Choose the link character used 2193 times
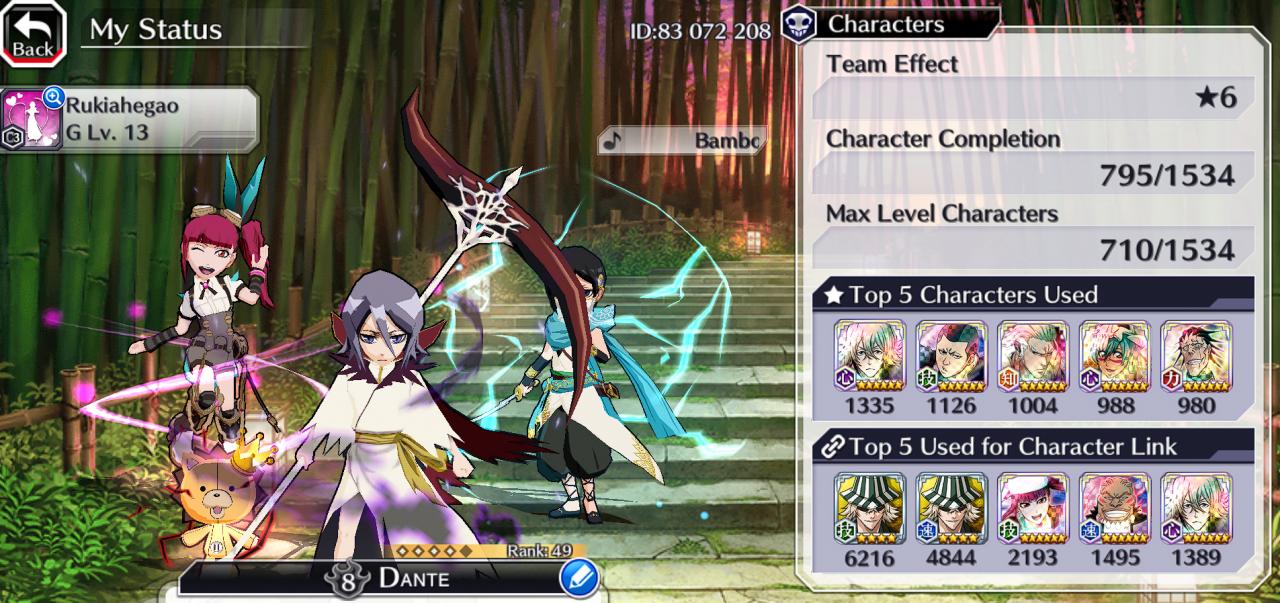The image size is (1280, 603). click(1033, 509)
